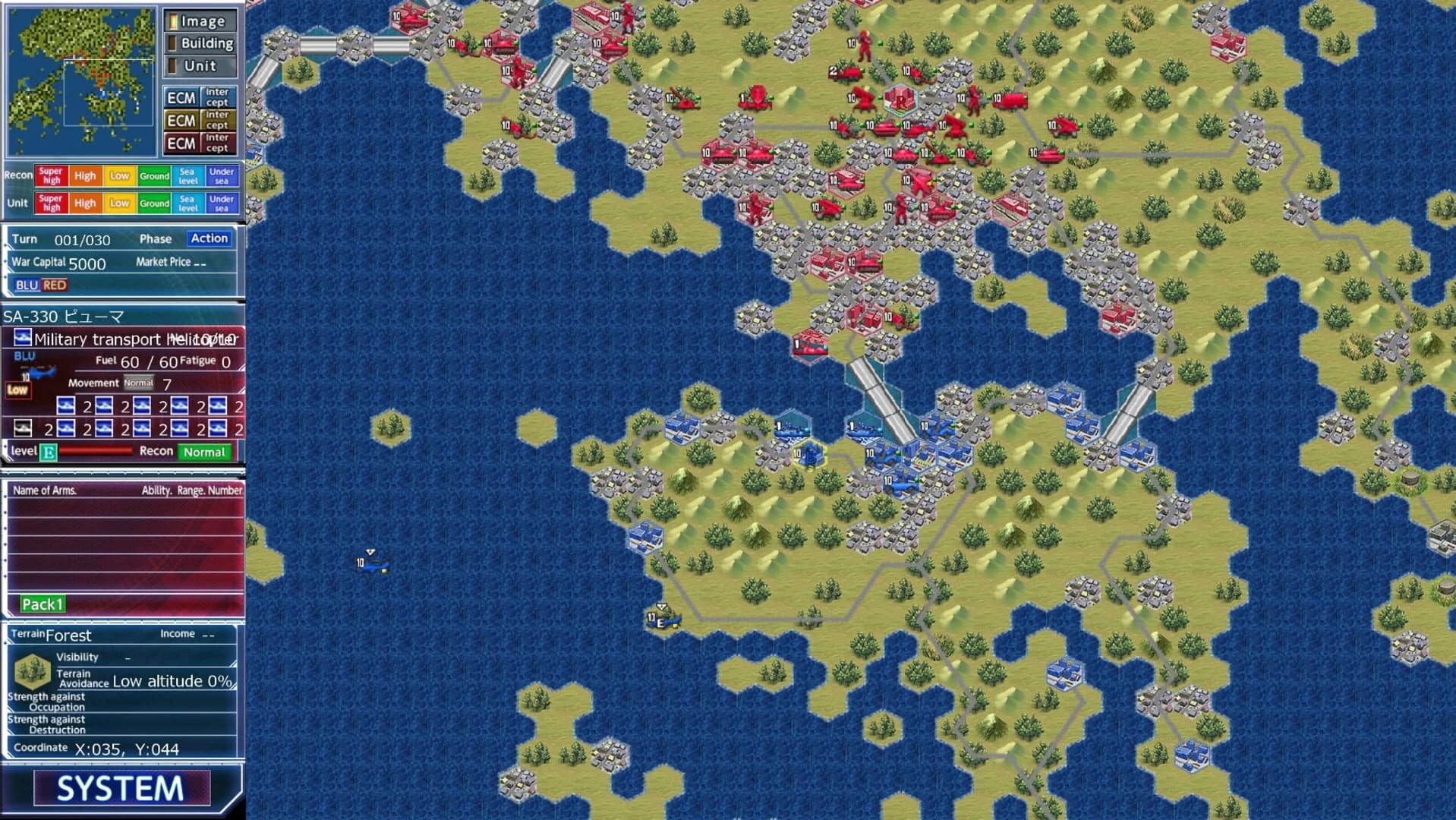
Task: Select Ground level in the Unit row
Action: [153, 203]
